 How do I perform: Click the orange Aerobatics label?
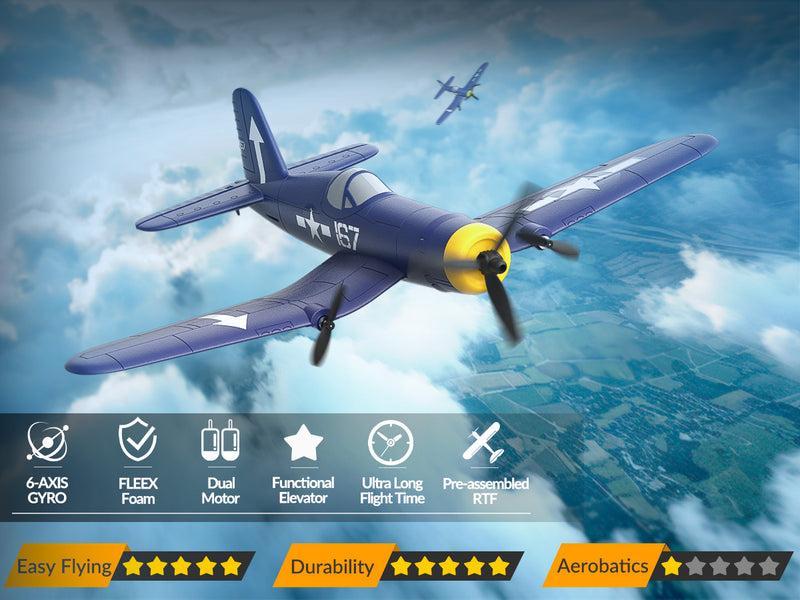pos(603,567)
